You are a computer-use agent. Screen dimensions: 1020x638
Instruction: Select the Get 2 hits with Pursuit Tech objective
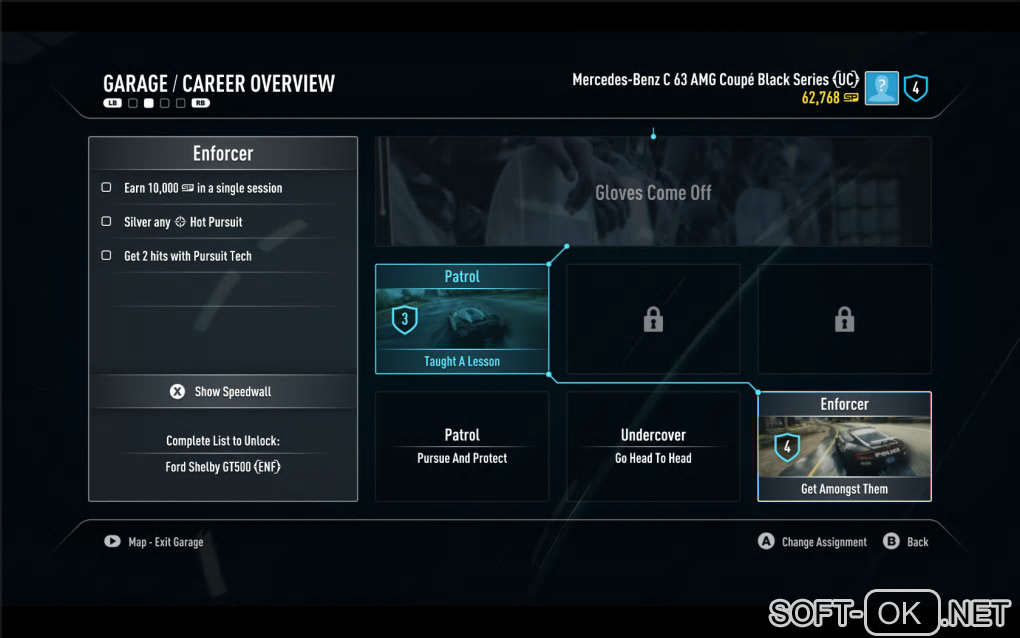click(x=188, y=256)
